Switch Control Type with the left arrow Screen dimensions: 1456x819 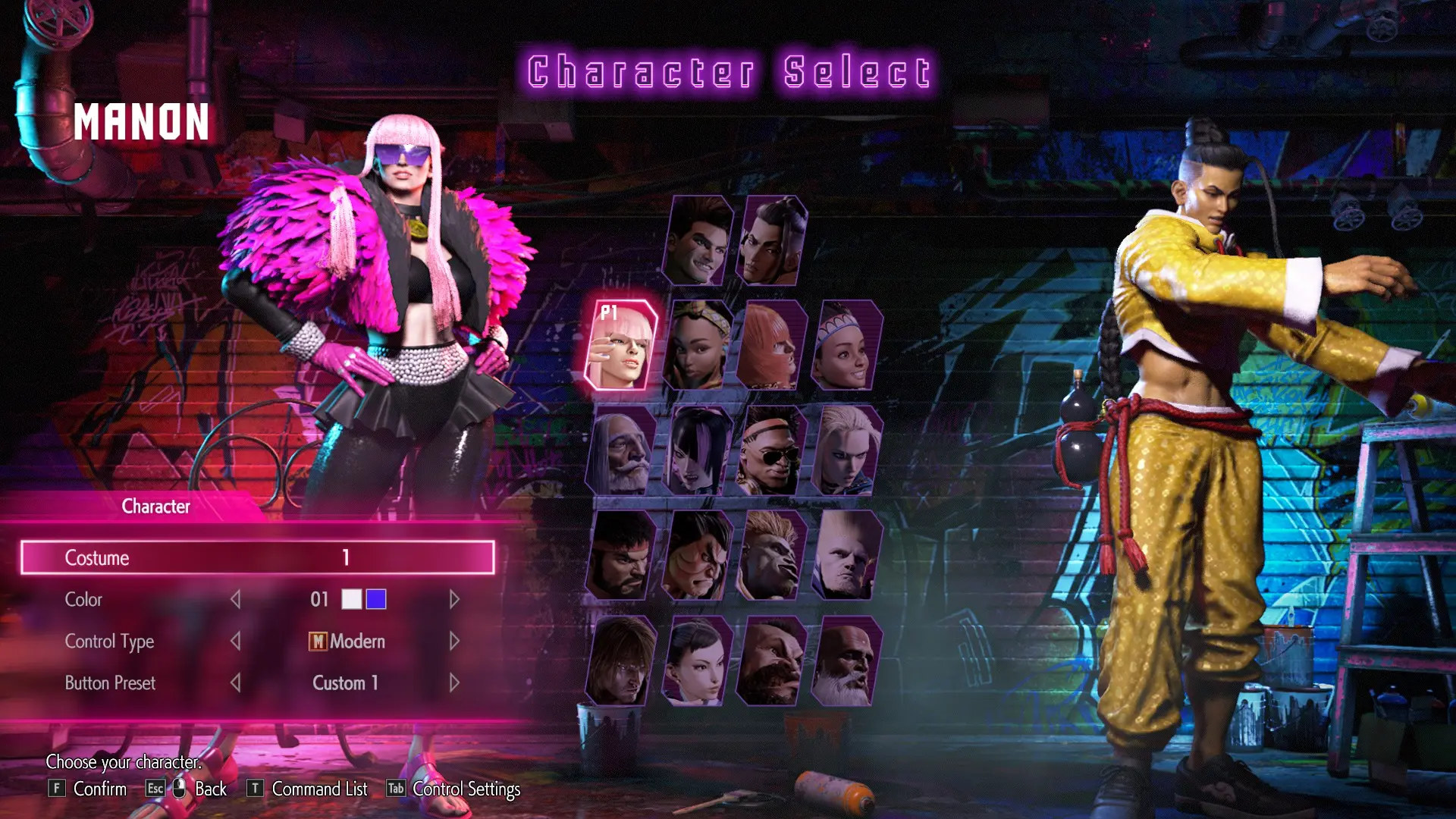(236, 642)
